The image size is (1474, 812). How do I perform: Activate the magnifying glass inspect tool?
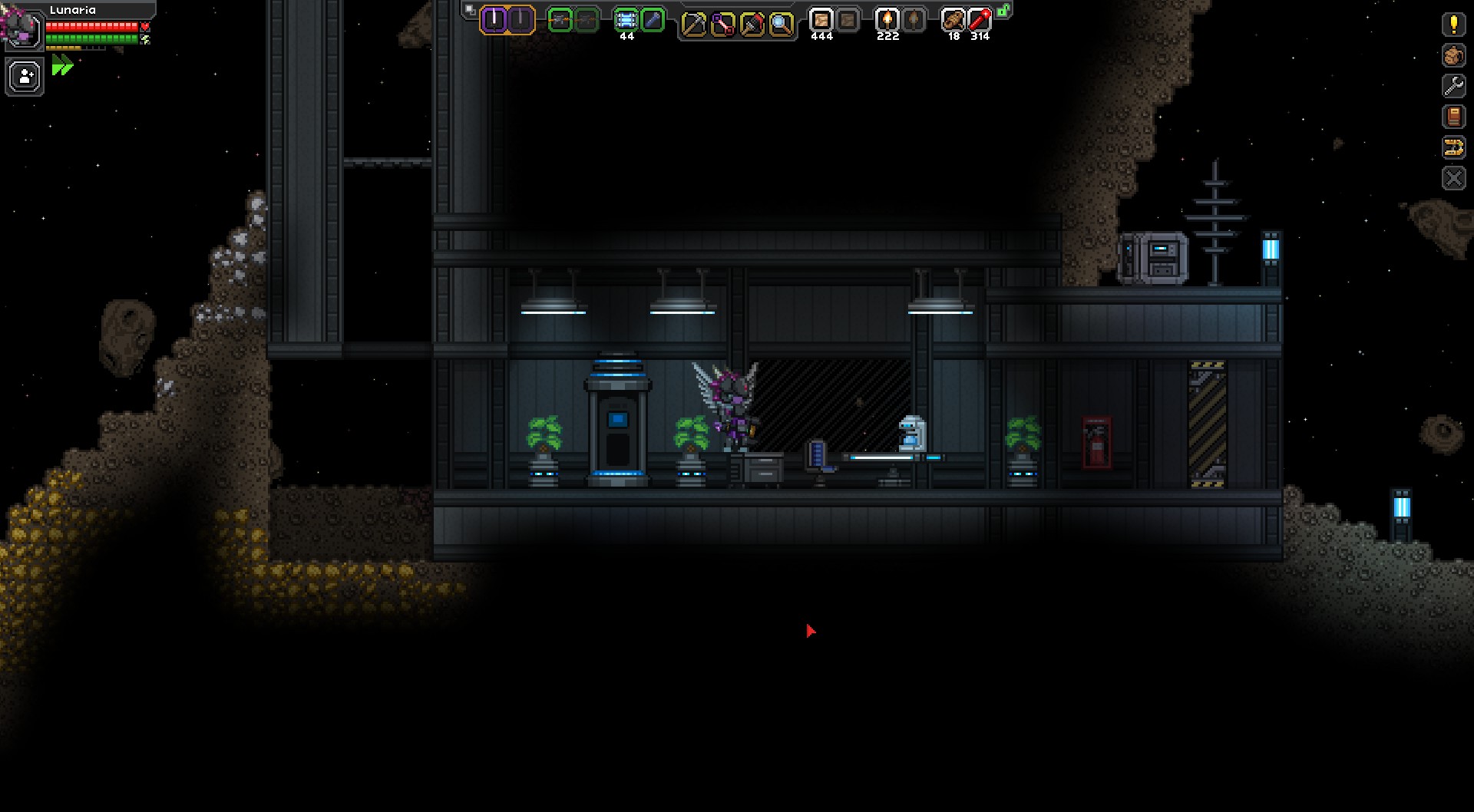781,25
